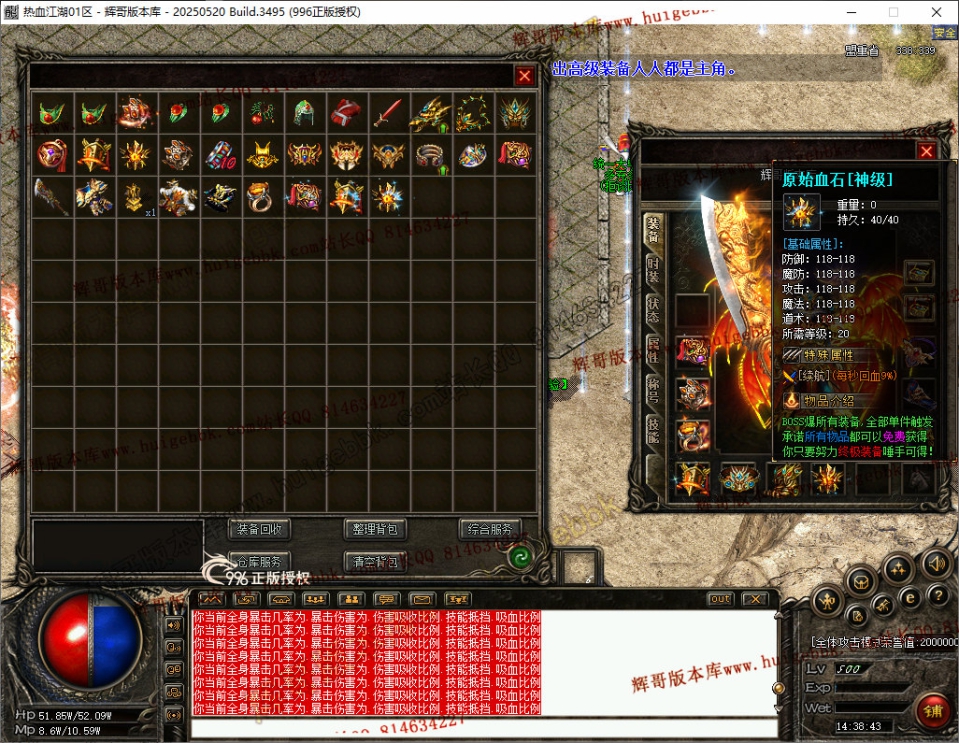This screenshot has height=743, width=959.
Task: Click the green swirl button in bag
Action: (x=519, y=558)
